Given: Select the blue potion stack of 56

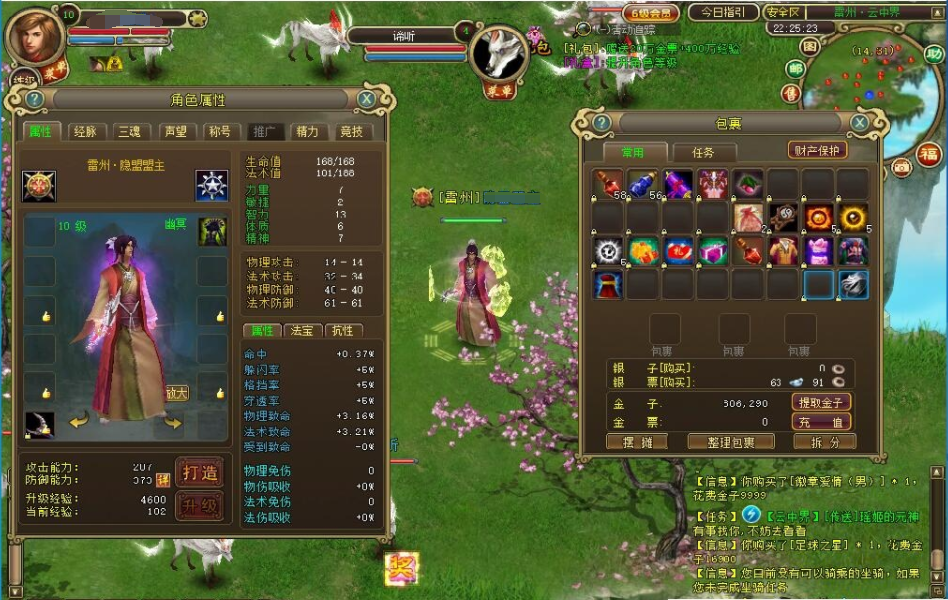Looking at the screenshot, I should point(643,185).
